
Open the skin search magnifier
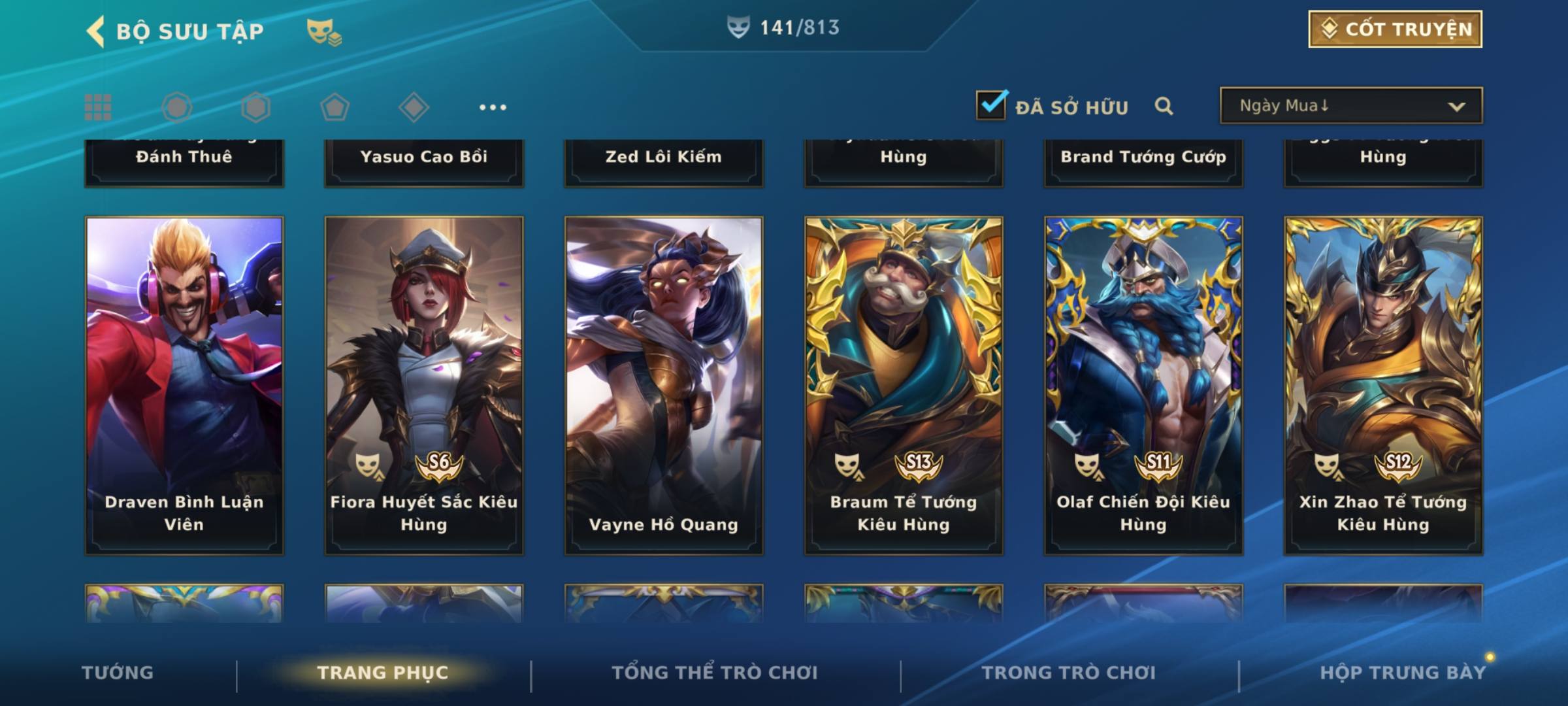tap(1164, 106)
